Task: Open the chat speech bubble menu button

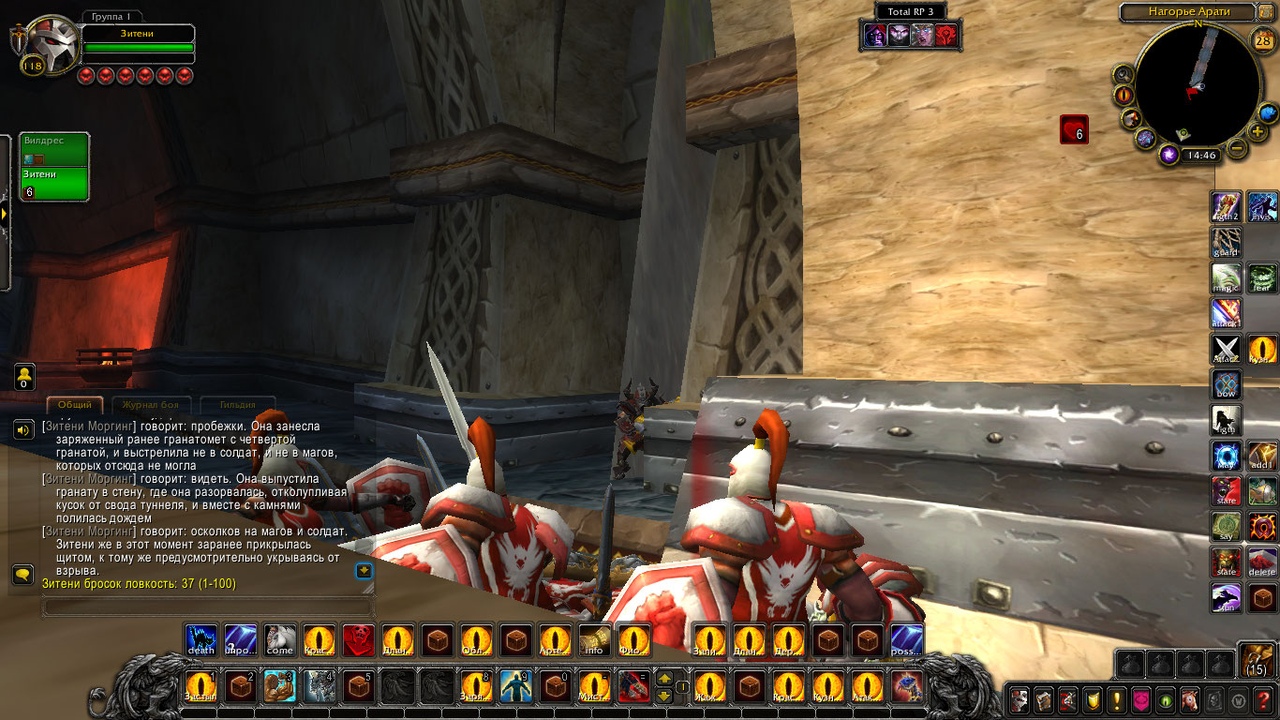Action: click(22, 574)
